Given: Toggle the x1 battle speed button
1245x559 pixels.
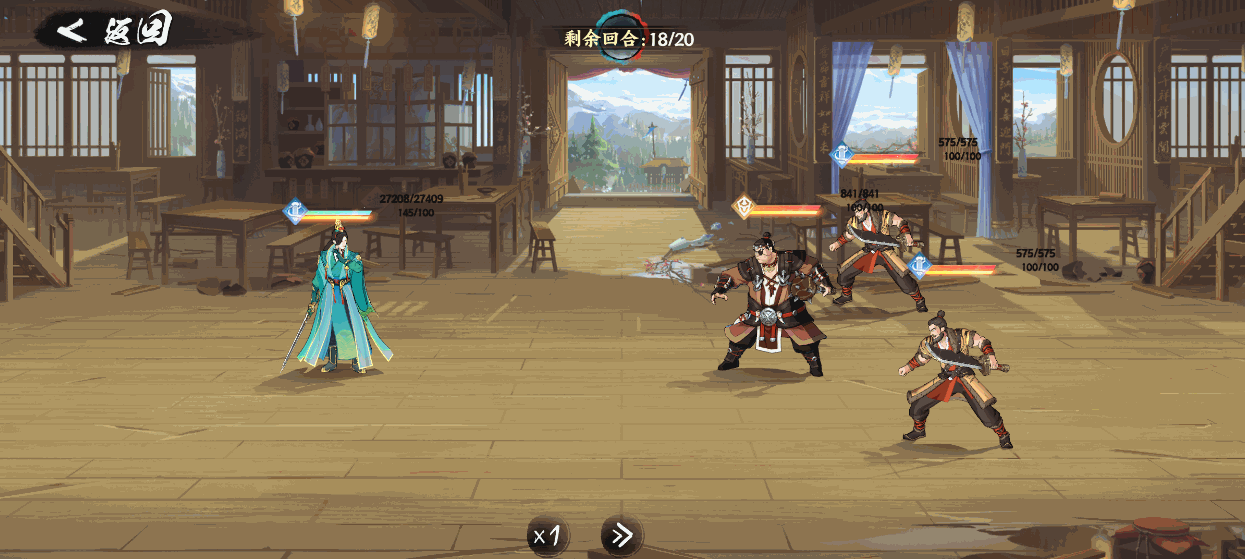Looking at the screenshot, I should pyautogui.click(x=549, y=536).
